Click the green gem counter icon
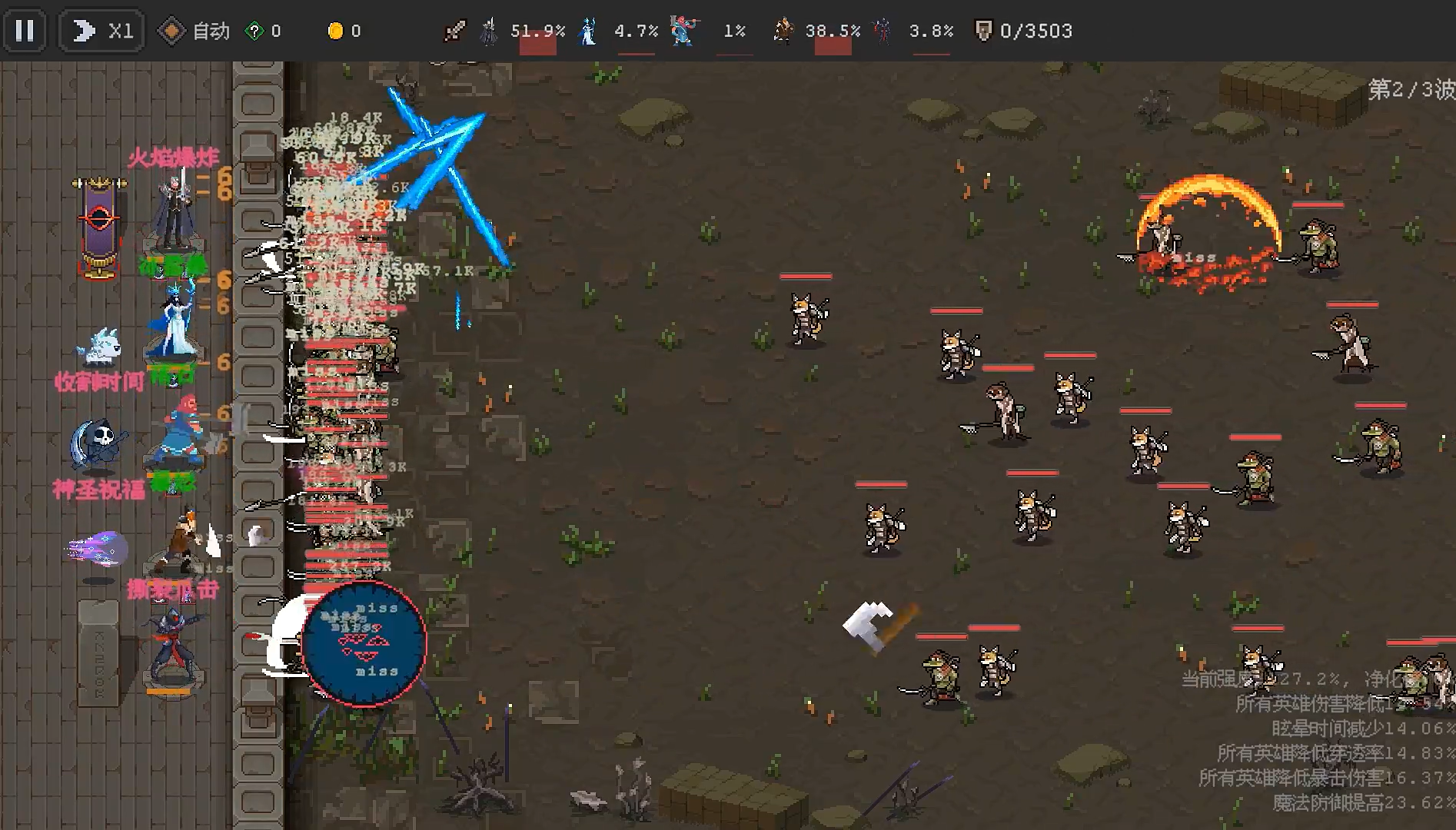The height and width of the screenshot is (830, 1456). point(254,29)
